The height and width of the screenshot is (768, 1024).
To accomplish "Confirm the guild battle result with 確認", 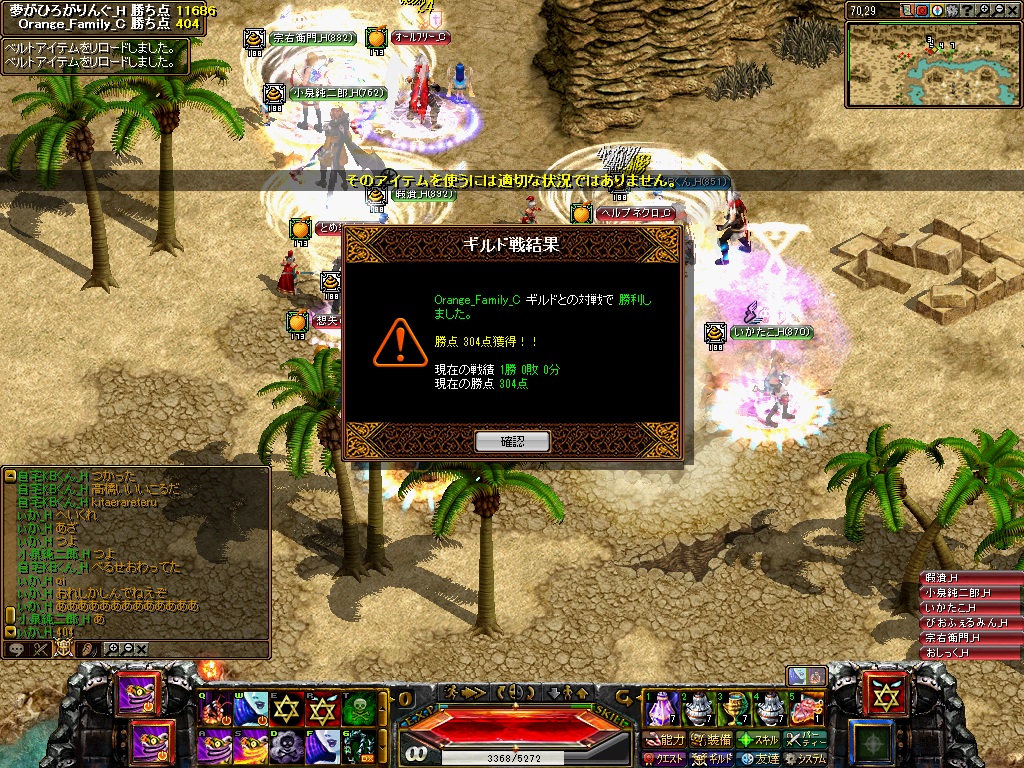I will click(x=512, y=441).
